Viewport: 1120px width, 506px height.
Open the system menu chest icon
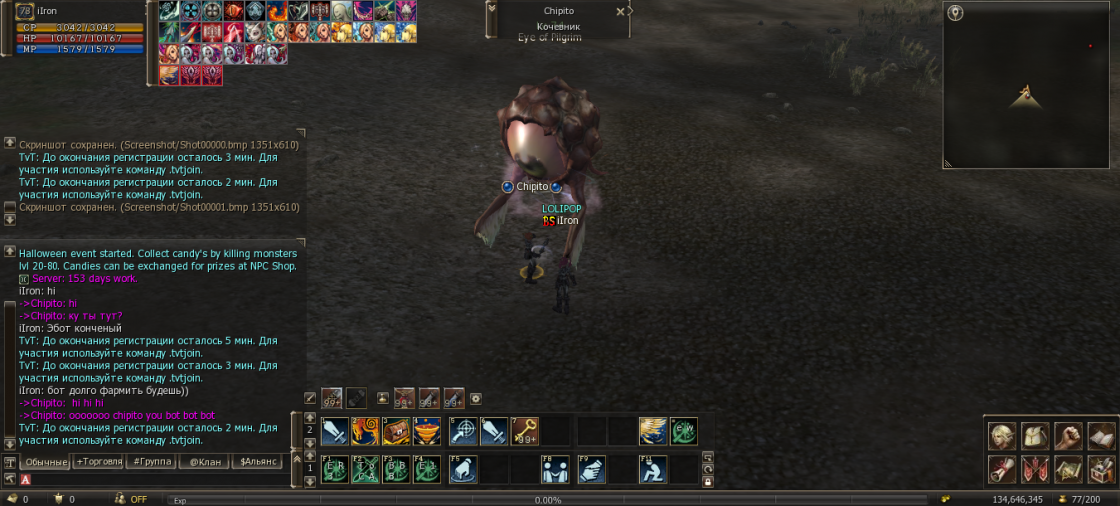click(1101, 469)
